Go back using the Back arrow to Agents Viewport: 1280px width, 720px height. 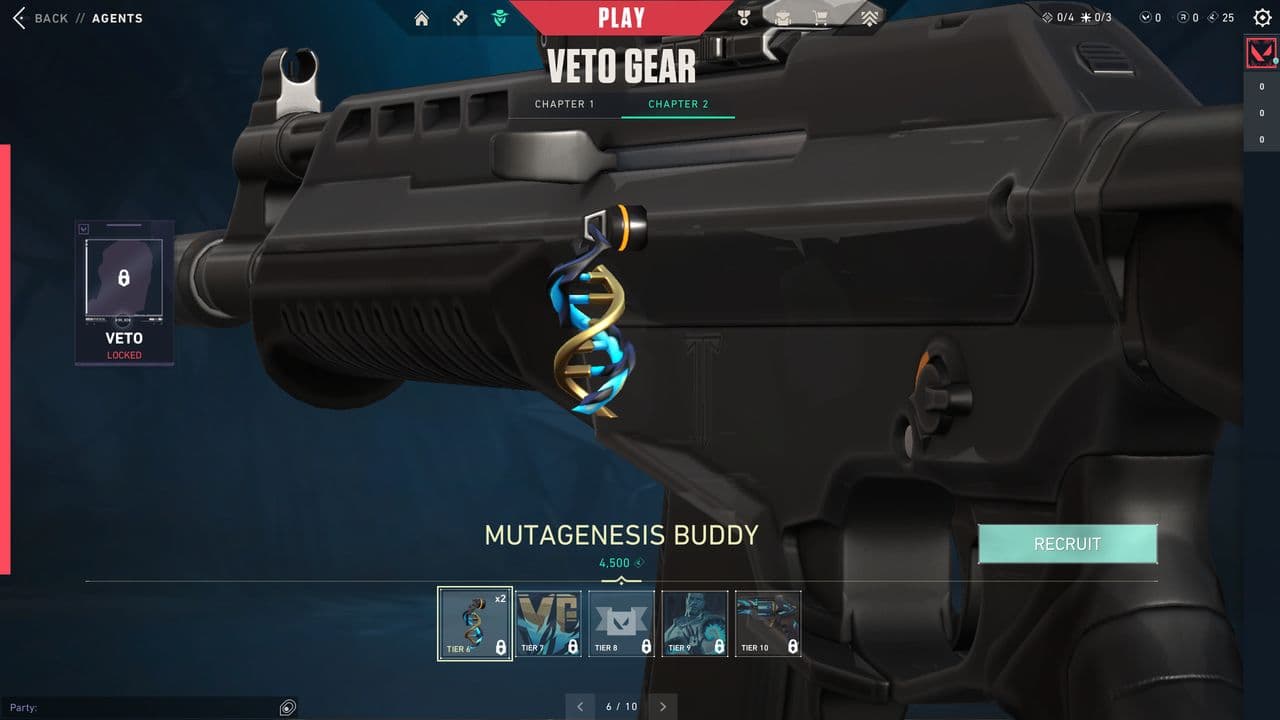tap(18, 17)
